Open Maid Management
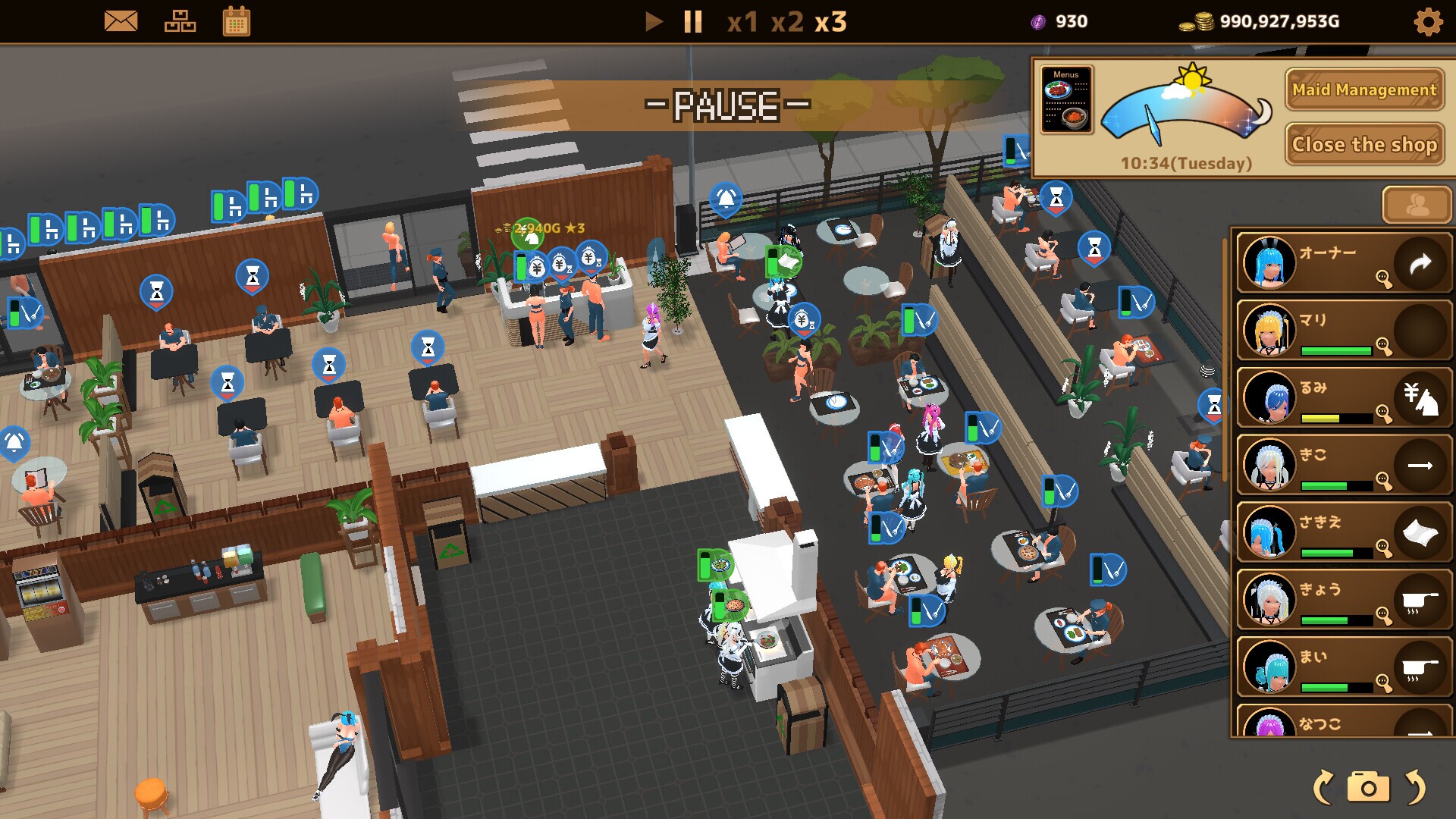This screenshot has width=1456, height=819. pos(1364,90)
